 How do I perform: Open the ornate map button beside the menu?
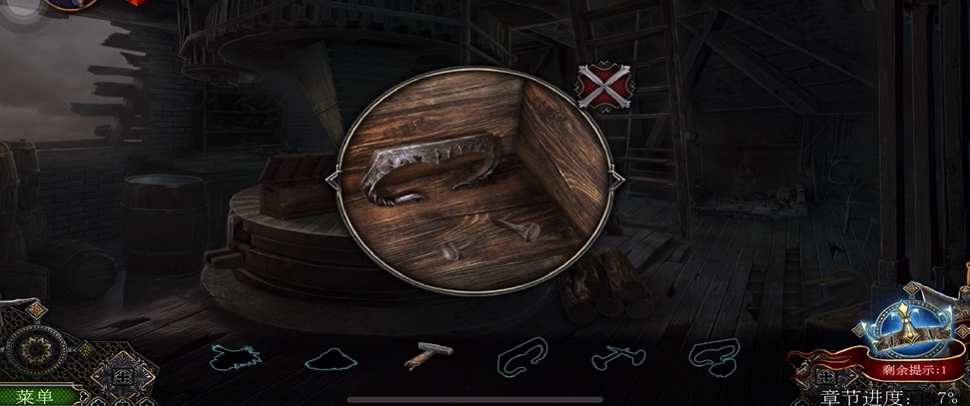click(x=118, y=377)
